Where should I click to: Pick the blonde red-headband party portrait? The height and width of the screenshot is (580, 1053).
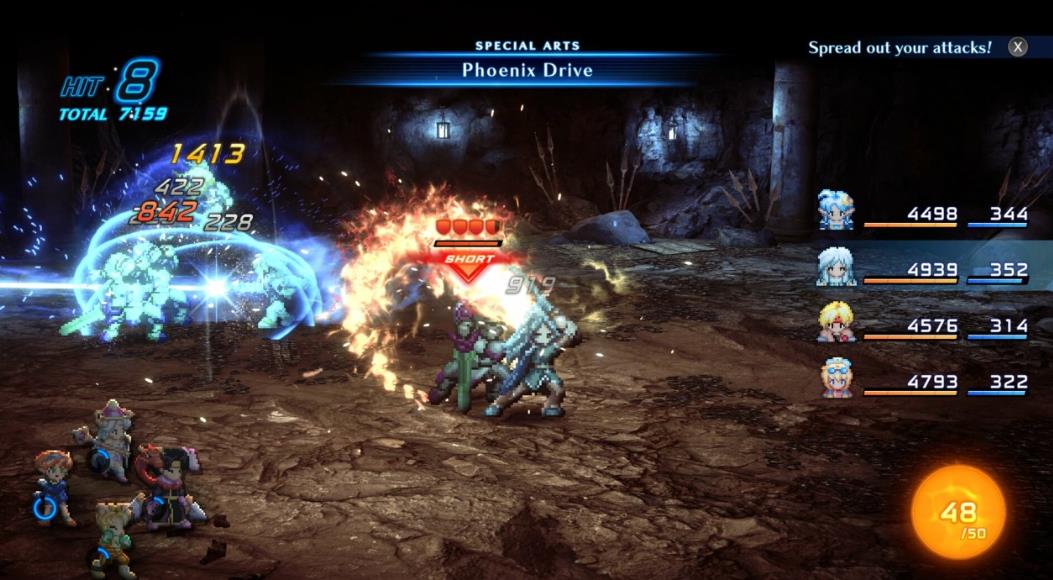point(836,323)
